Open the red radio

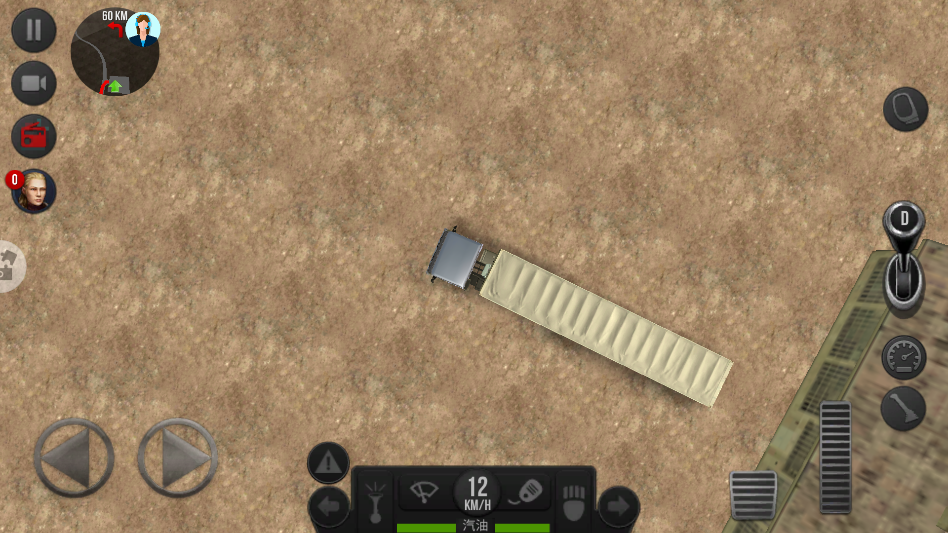(x=34, y=136)
